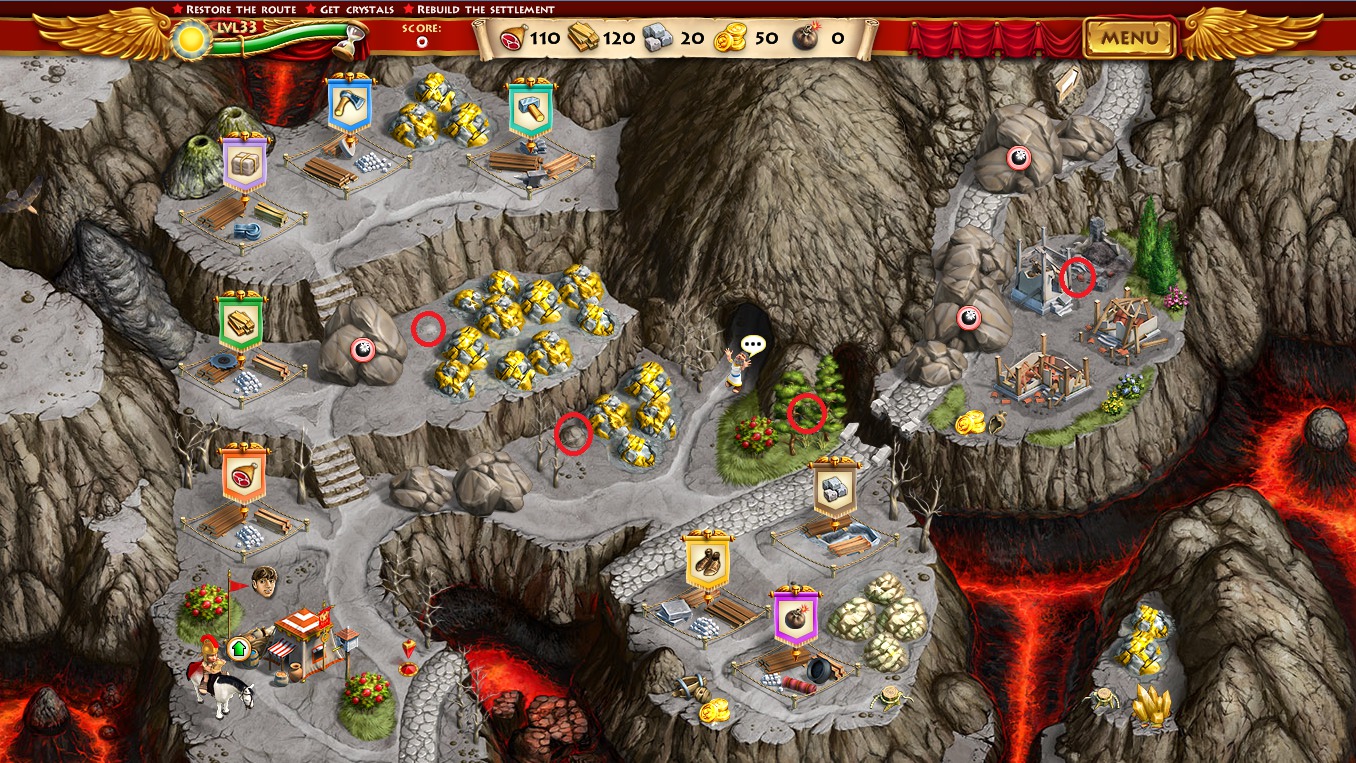
Task: Choose the orange meat farm banner
Action: [245, 474]
